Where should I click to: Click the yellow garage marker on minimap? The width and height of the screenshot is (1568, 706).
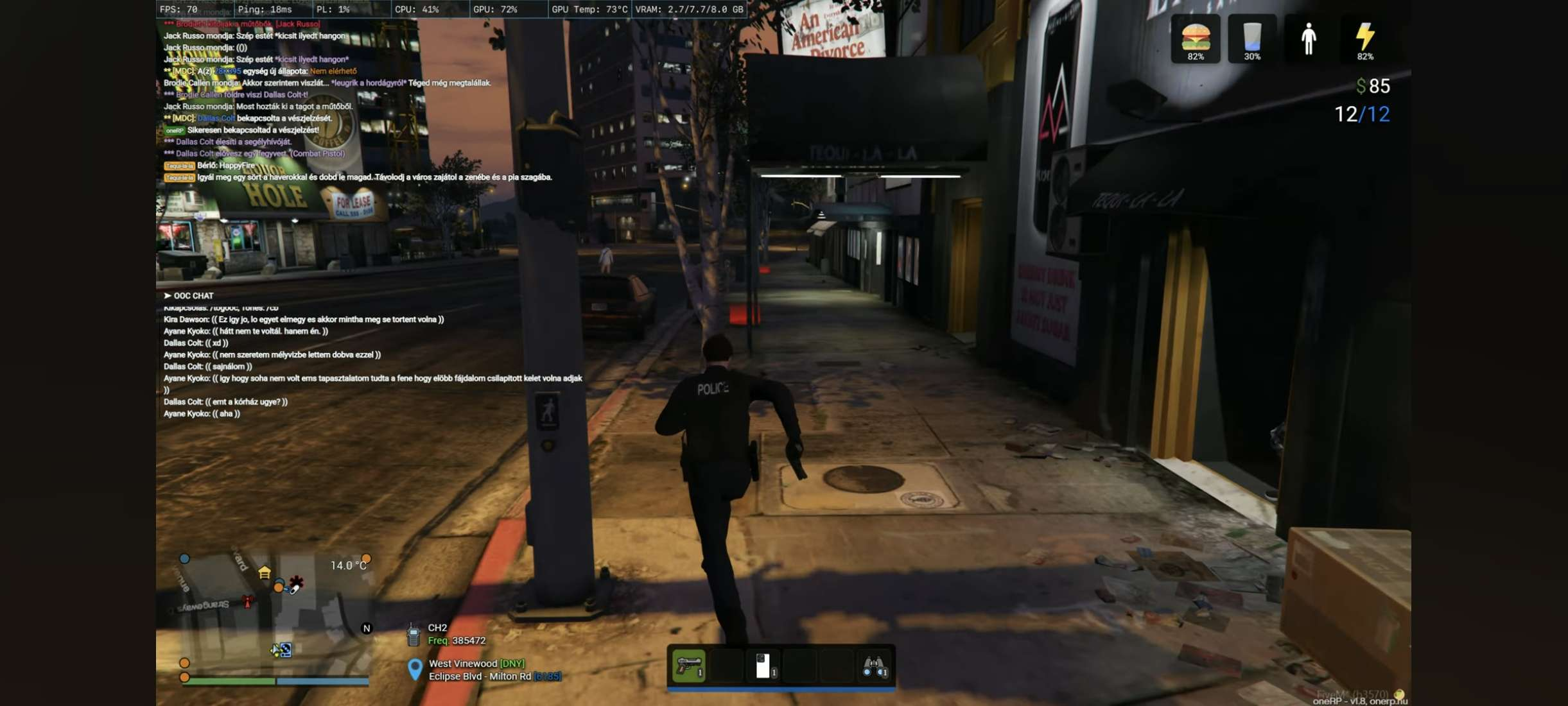pos(265,573)
